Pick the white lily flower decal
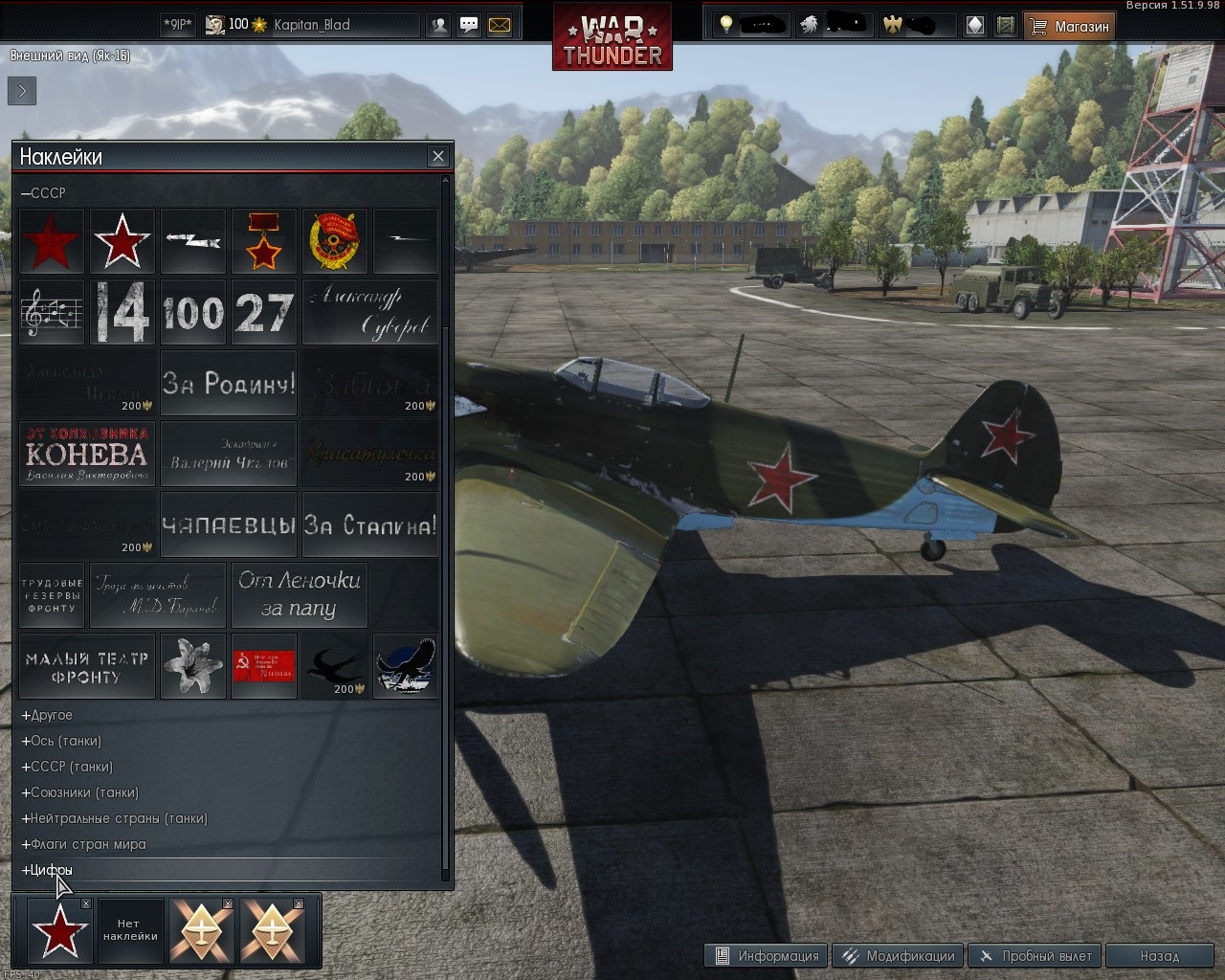 [x=193, y=666]
